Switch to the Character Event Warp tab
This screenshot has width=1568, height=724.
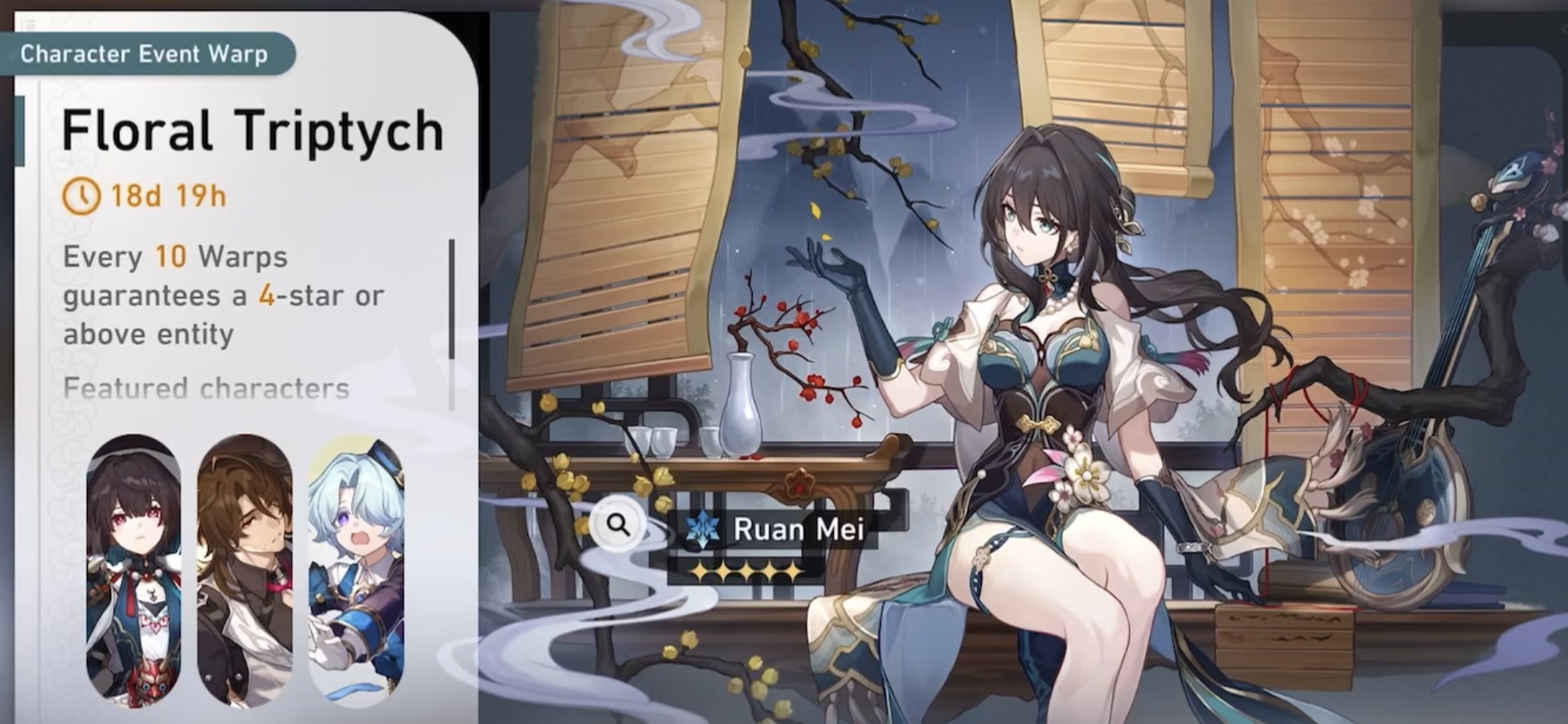[x=145, y=54]
